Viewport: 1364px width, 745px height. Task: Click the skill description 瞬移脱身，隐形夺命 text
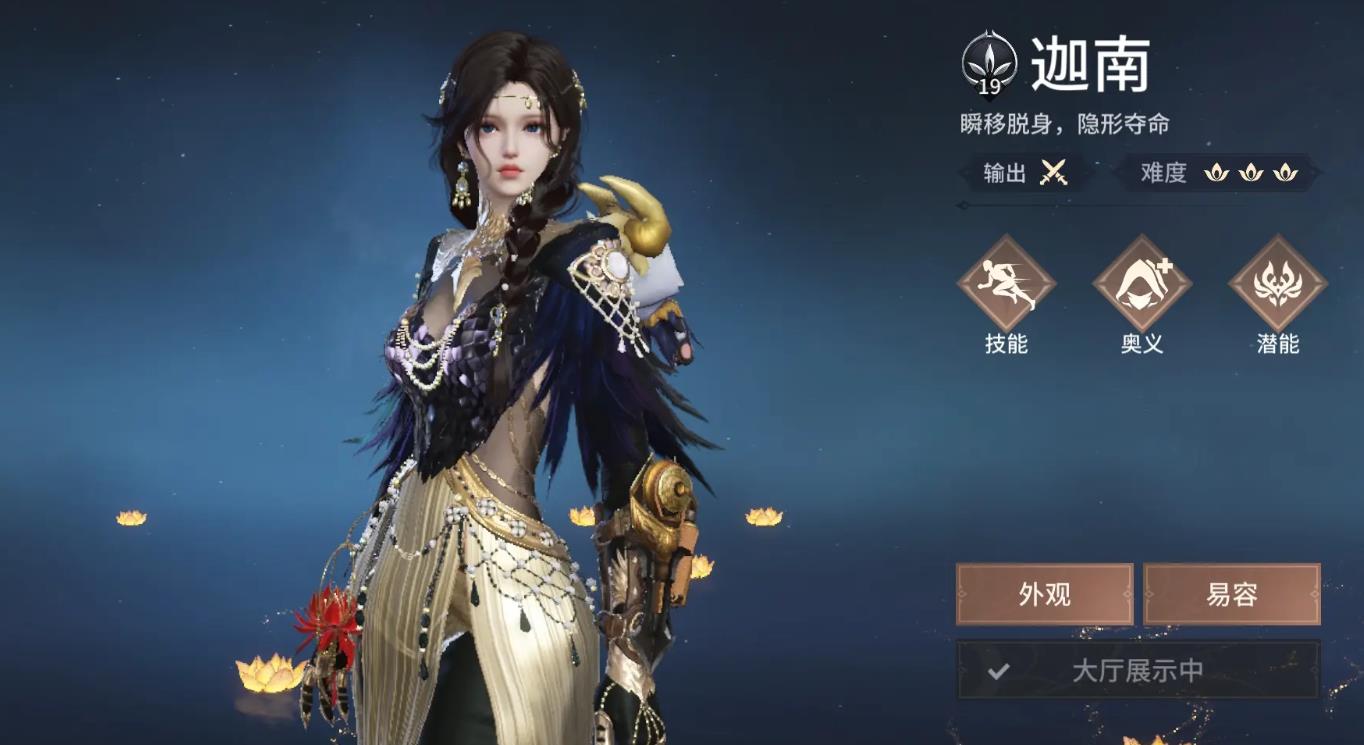coord(1066,124)
